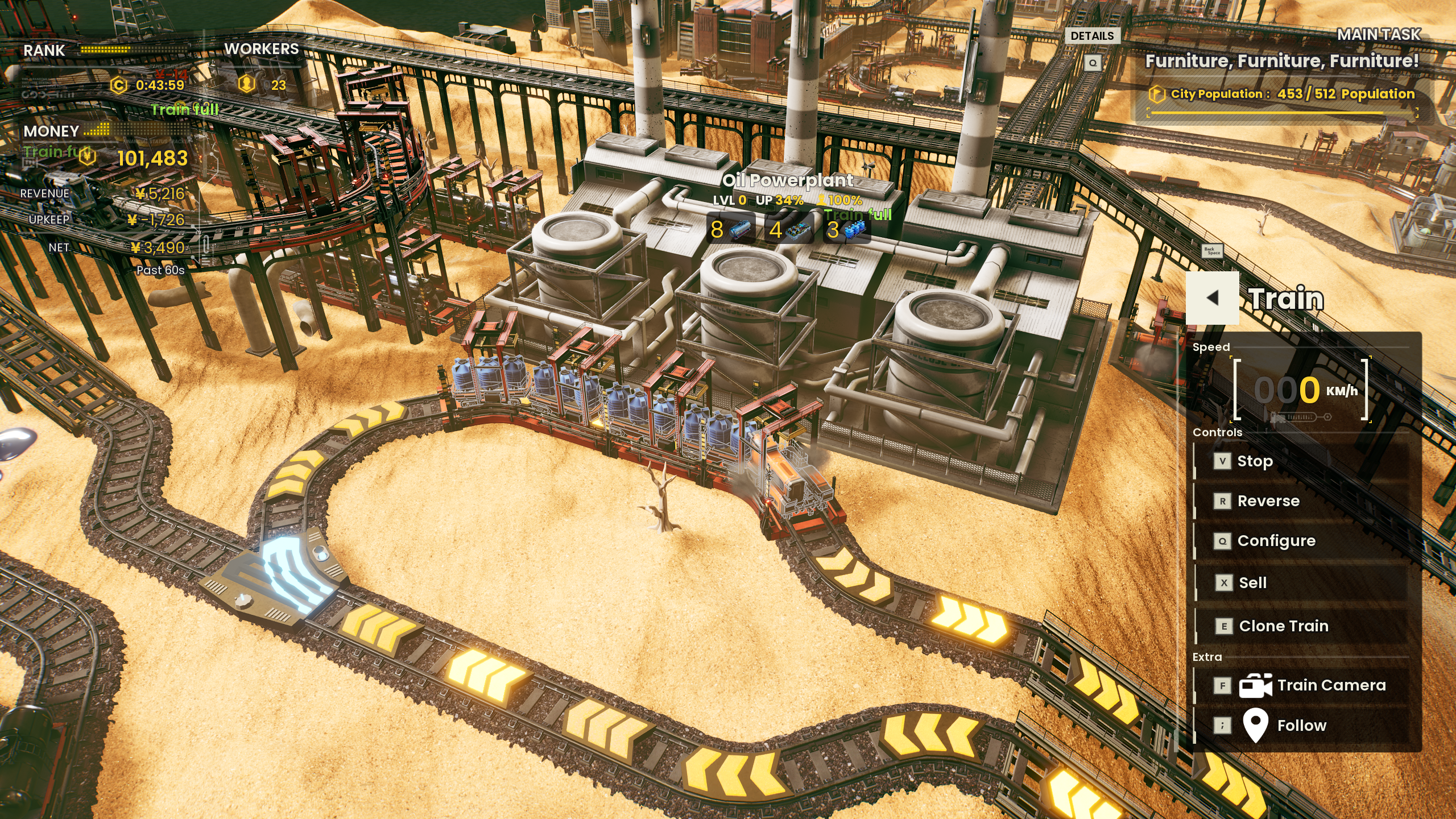Open the train Configure option

tap(1276, 541)
